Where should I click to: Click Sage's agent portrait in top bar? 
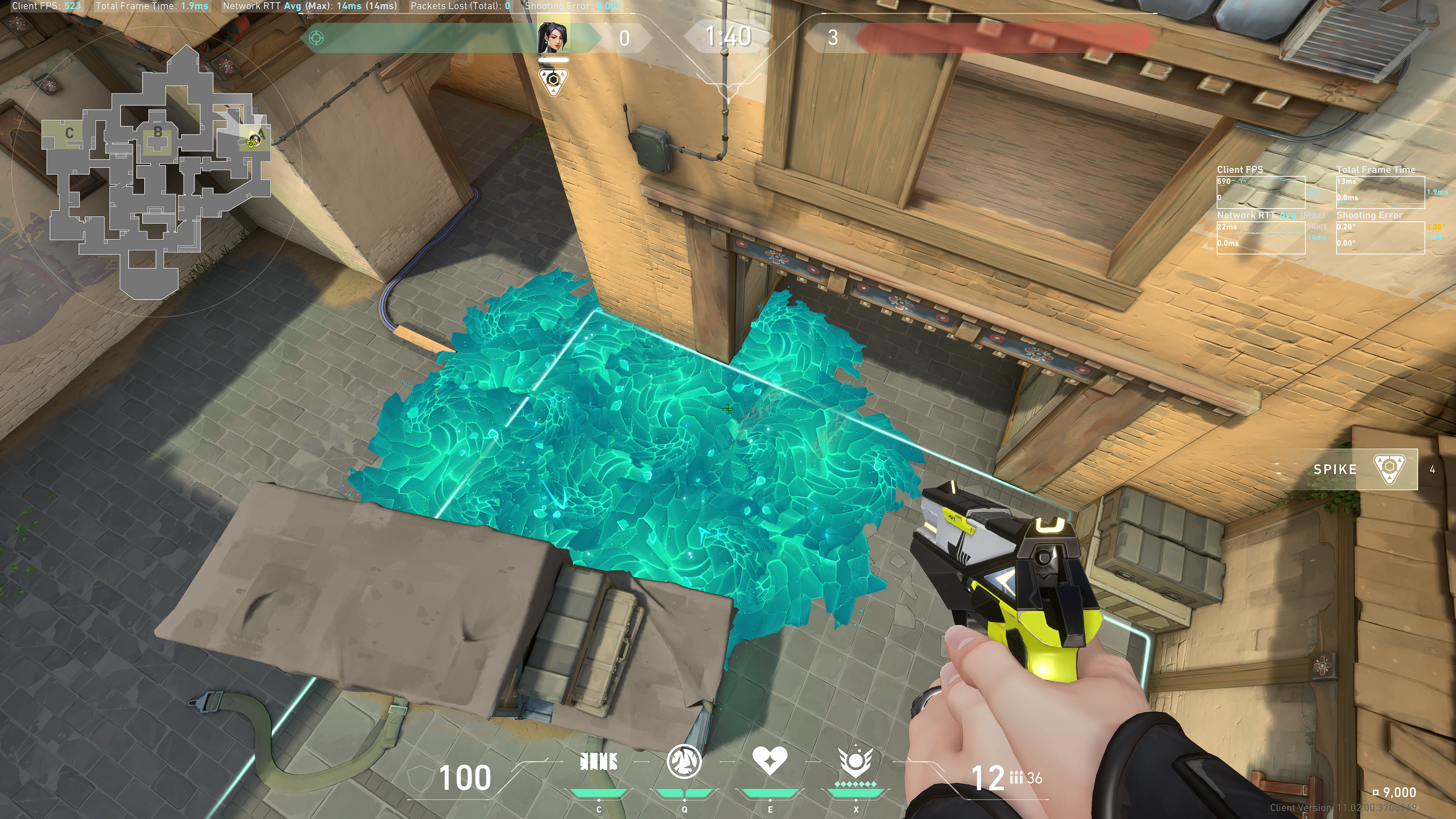coord(553,37)
